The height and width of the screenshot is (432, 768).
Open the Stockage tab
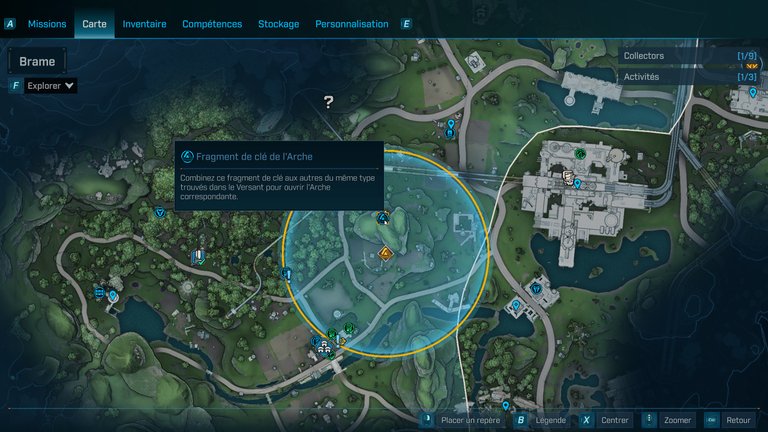tap(278, 24)
